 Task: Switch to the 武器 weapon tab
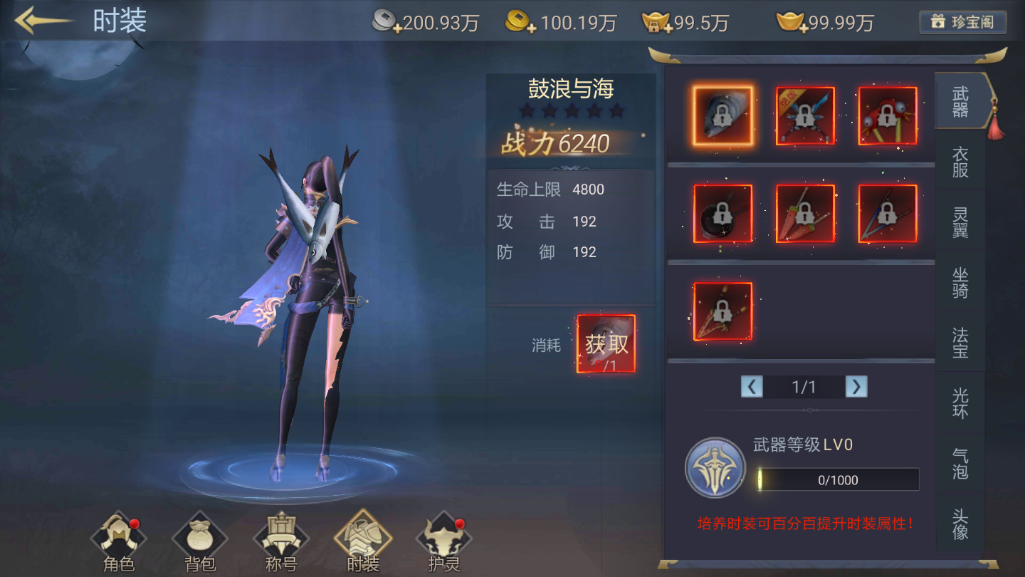click(x=960, y=102)
